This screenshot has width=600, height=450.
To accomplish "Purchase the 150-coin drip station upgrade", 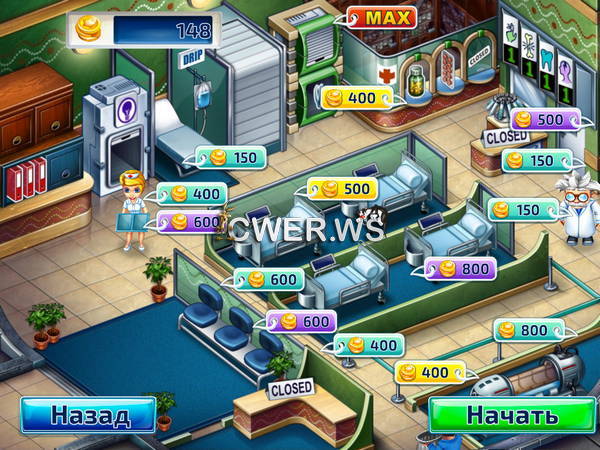I will (232, 157).
